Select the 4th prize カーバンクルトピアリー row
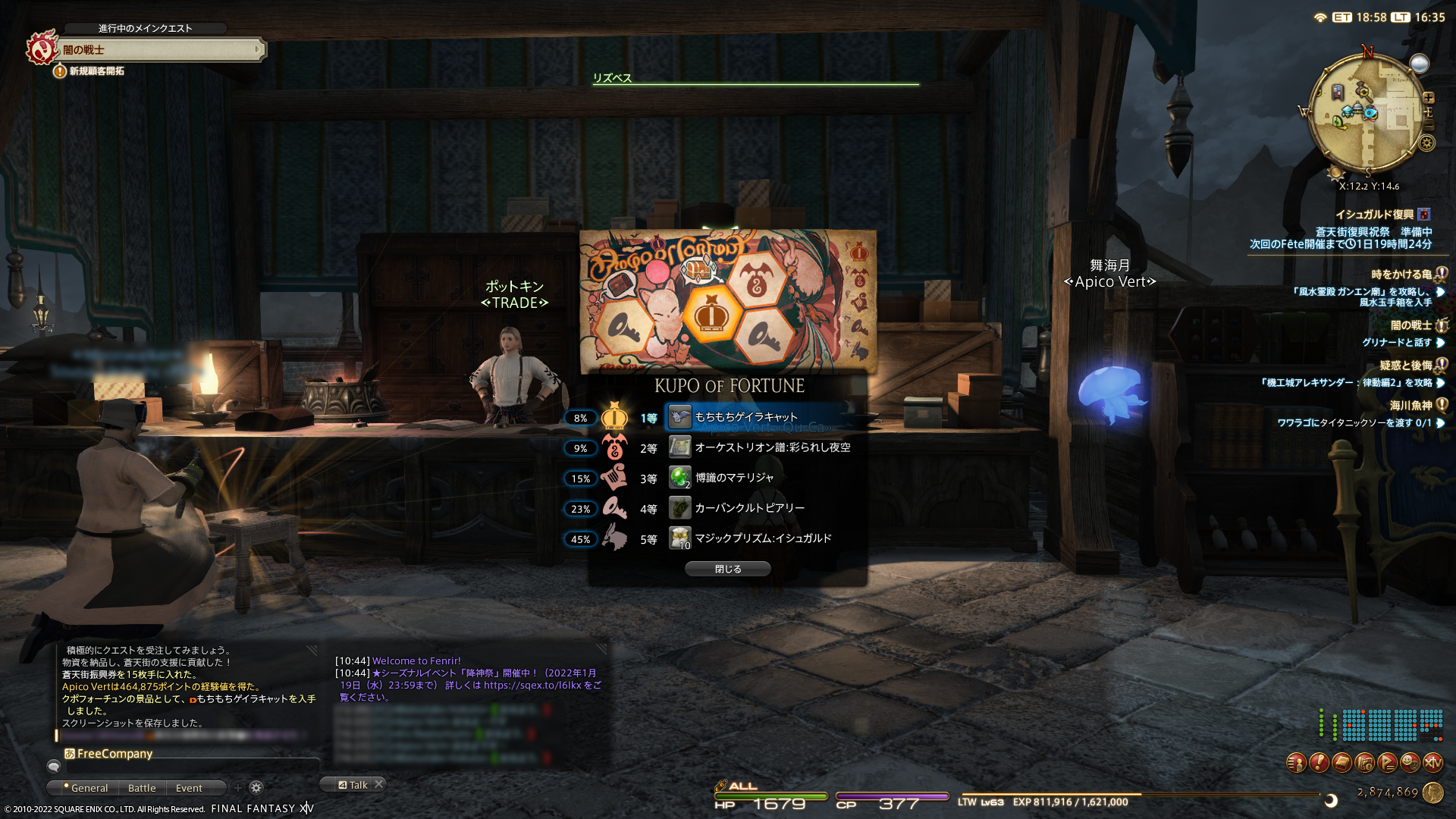Screen dimensions: 1456x819 [x=749, y=508]
